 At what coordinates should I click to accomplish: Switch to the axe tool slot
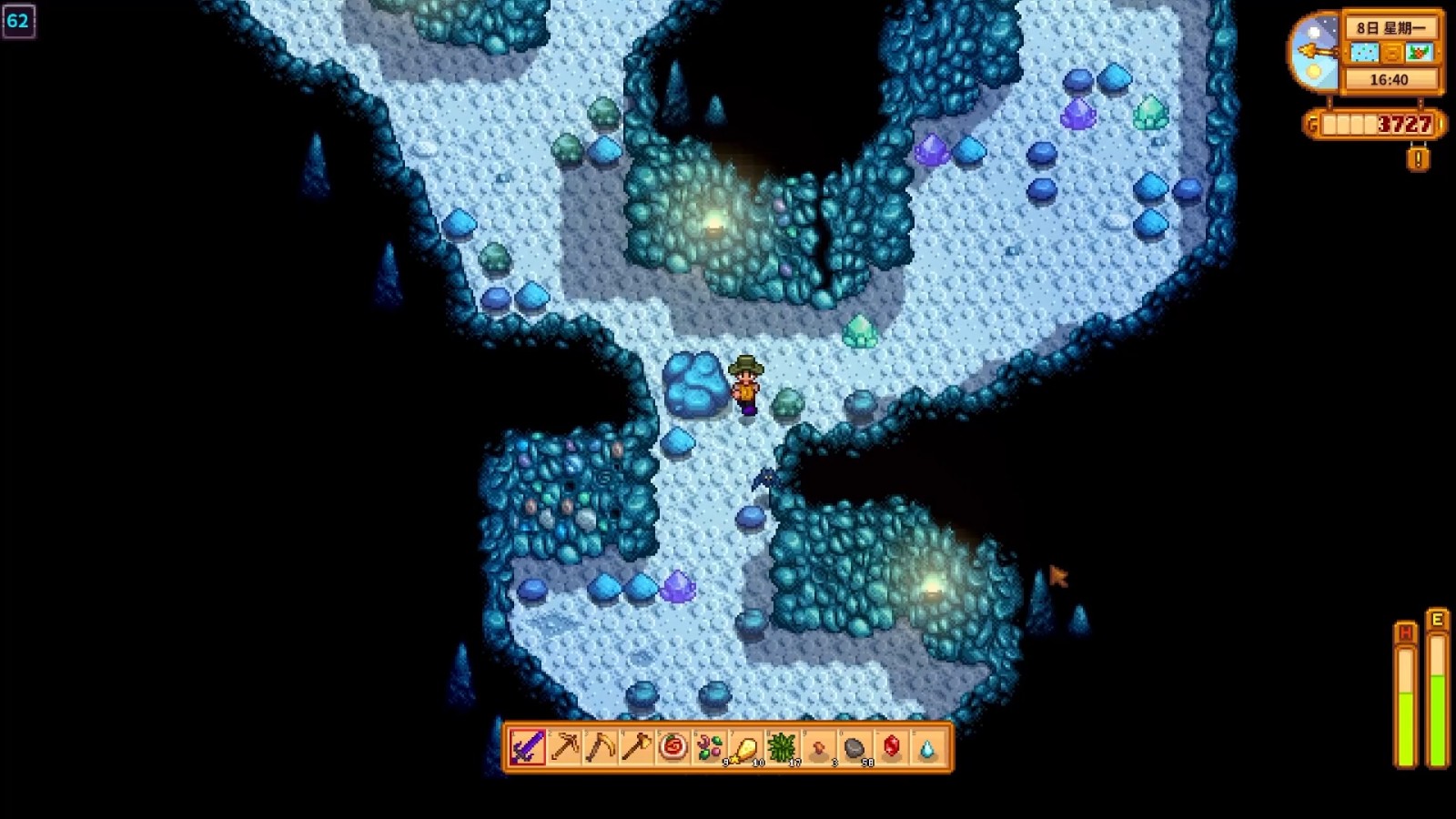pos(637,748)
